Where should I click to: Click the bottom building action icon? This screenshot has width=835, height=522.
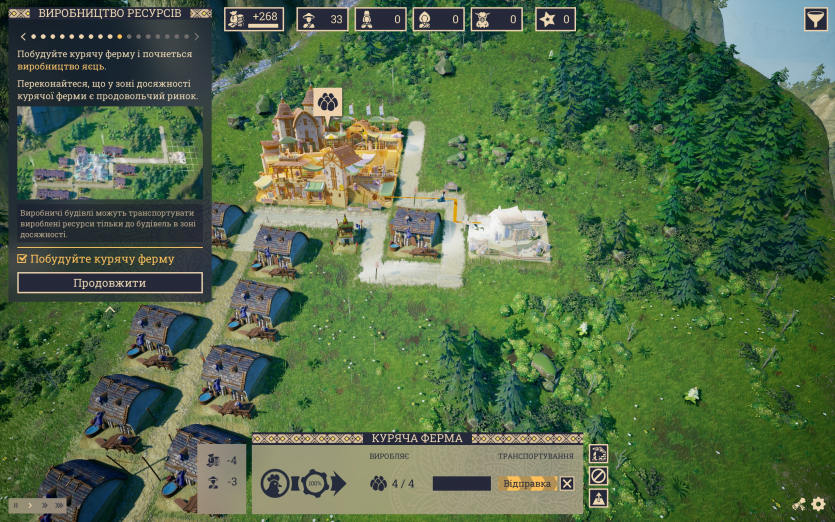(x=598, y=498)
